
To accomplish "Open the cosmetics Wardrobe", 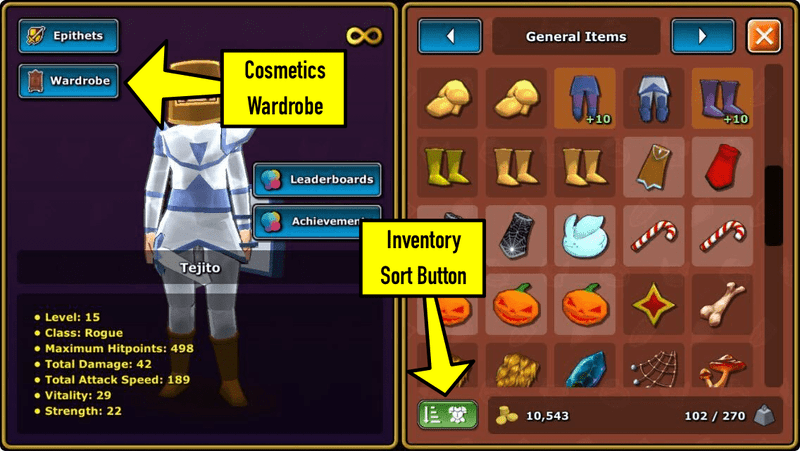I will [x=68, y=81].
